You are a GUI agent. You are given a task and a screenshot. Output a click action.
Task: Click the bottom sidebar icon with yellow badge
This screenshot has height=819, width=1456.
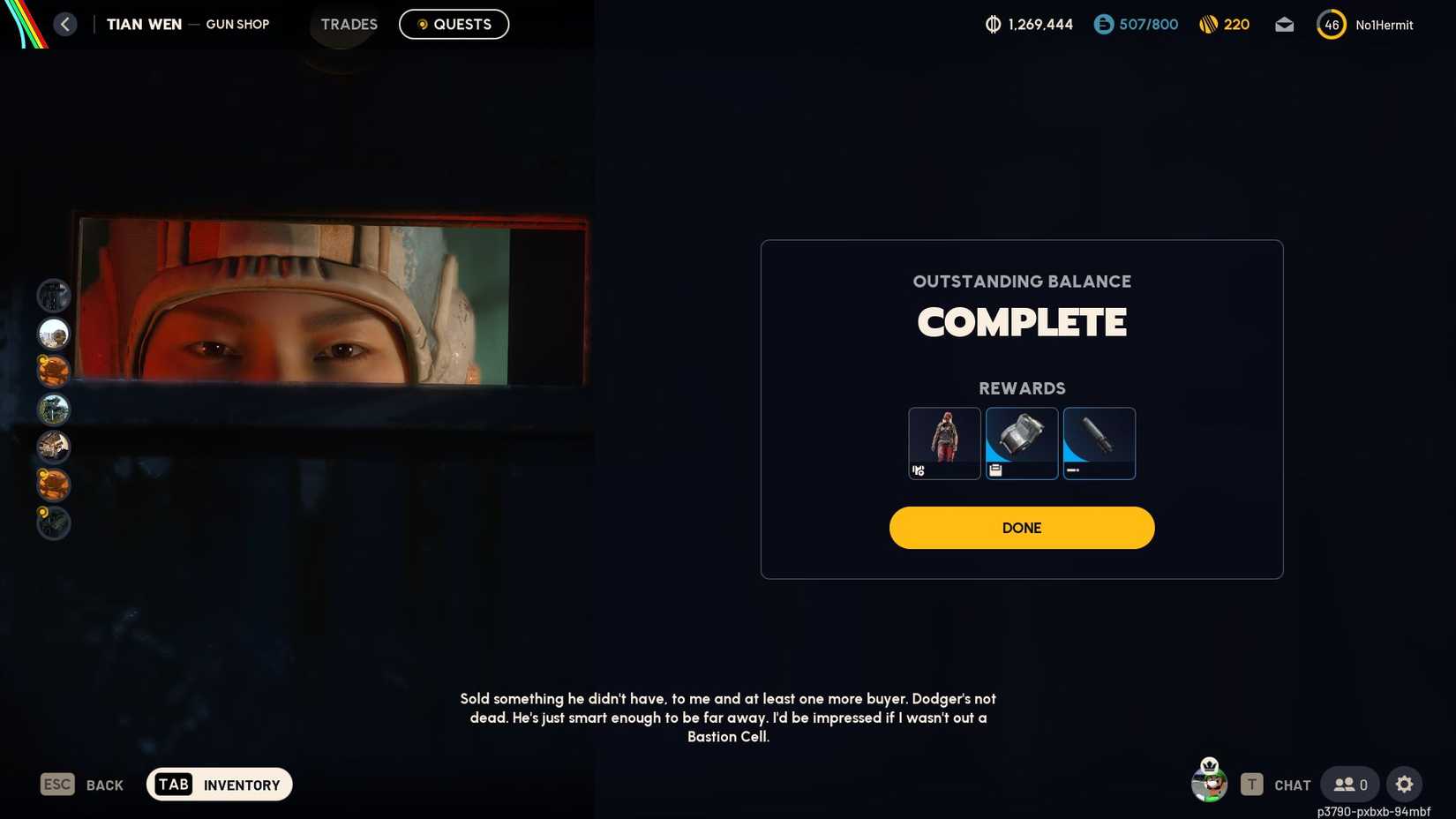tap(53, 522)
